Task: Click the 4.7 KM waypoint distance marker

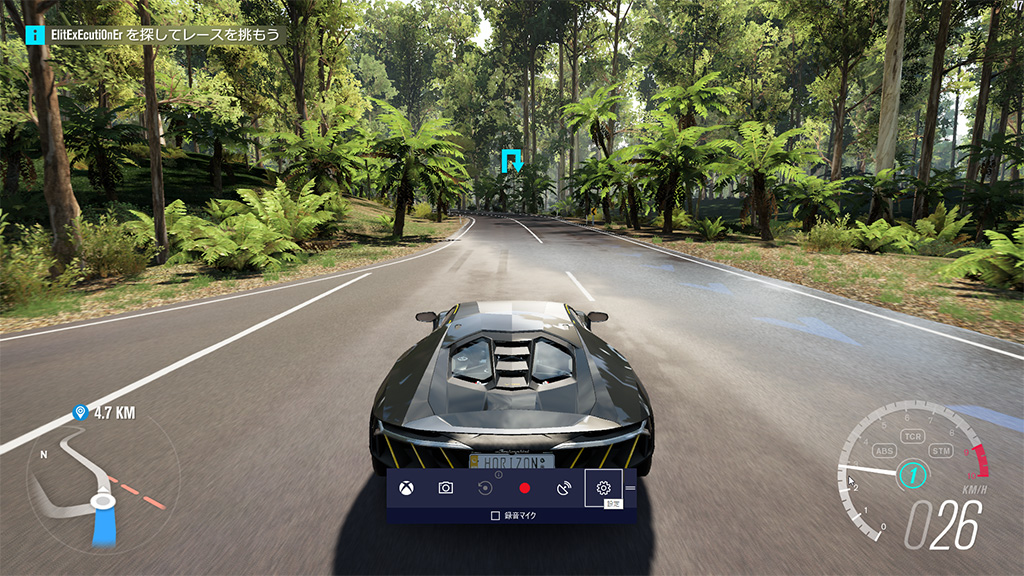Action: click(x=103, y=412)
